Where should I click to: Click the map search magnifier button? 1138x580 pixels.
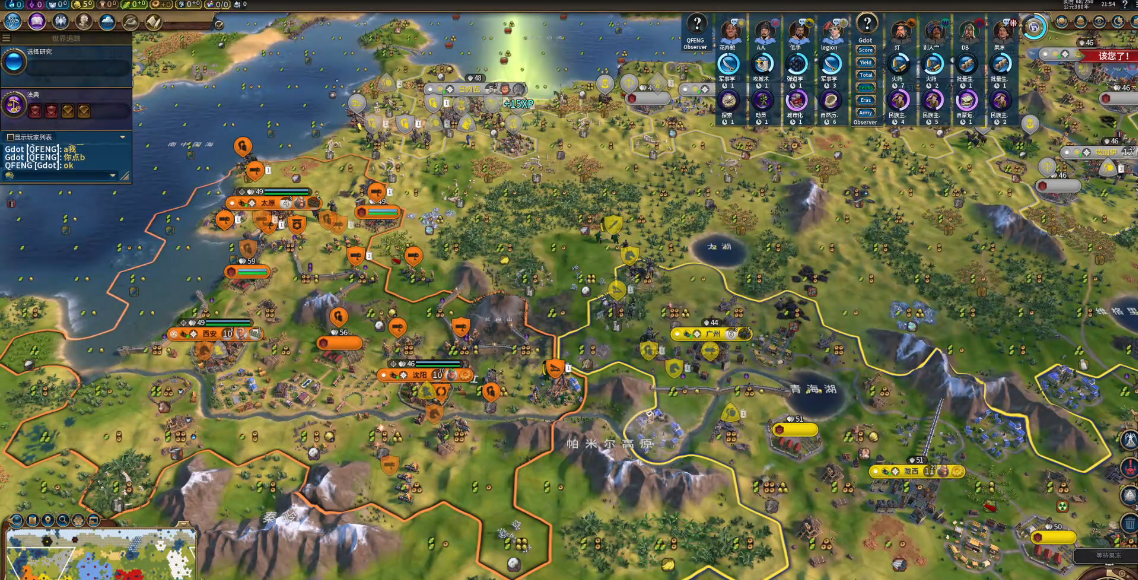click(62, 520)
